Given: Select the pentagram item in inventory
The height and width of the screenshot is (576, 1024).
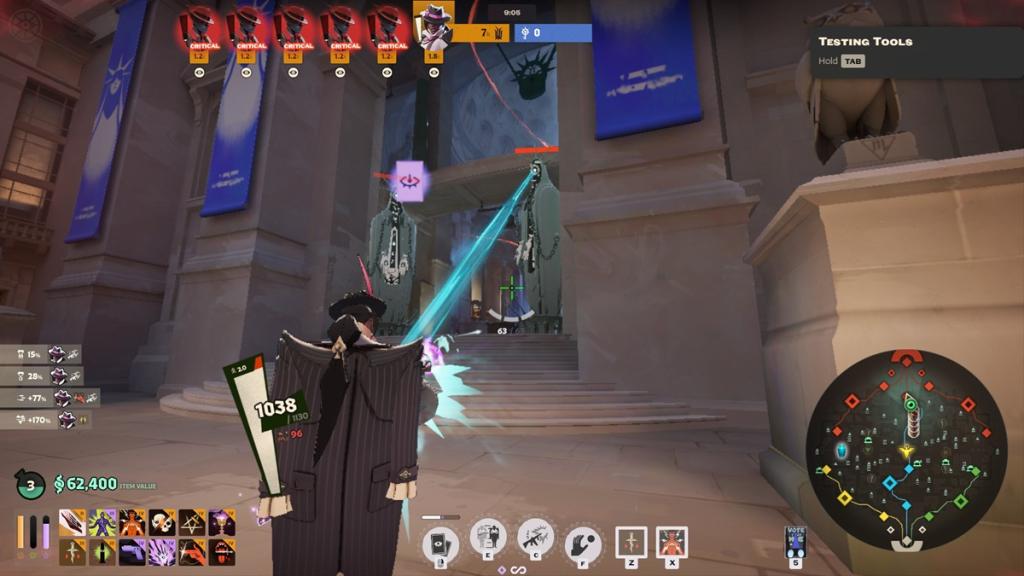Looking at the screenshot, I should pyautogui.click(x=192, y=522).
